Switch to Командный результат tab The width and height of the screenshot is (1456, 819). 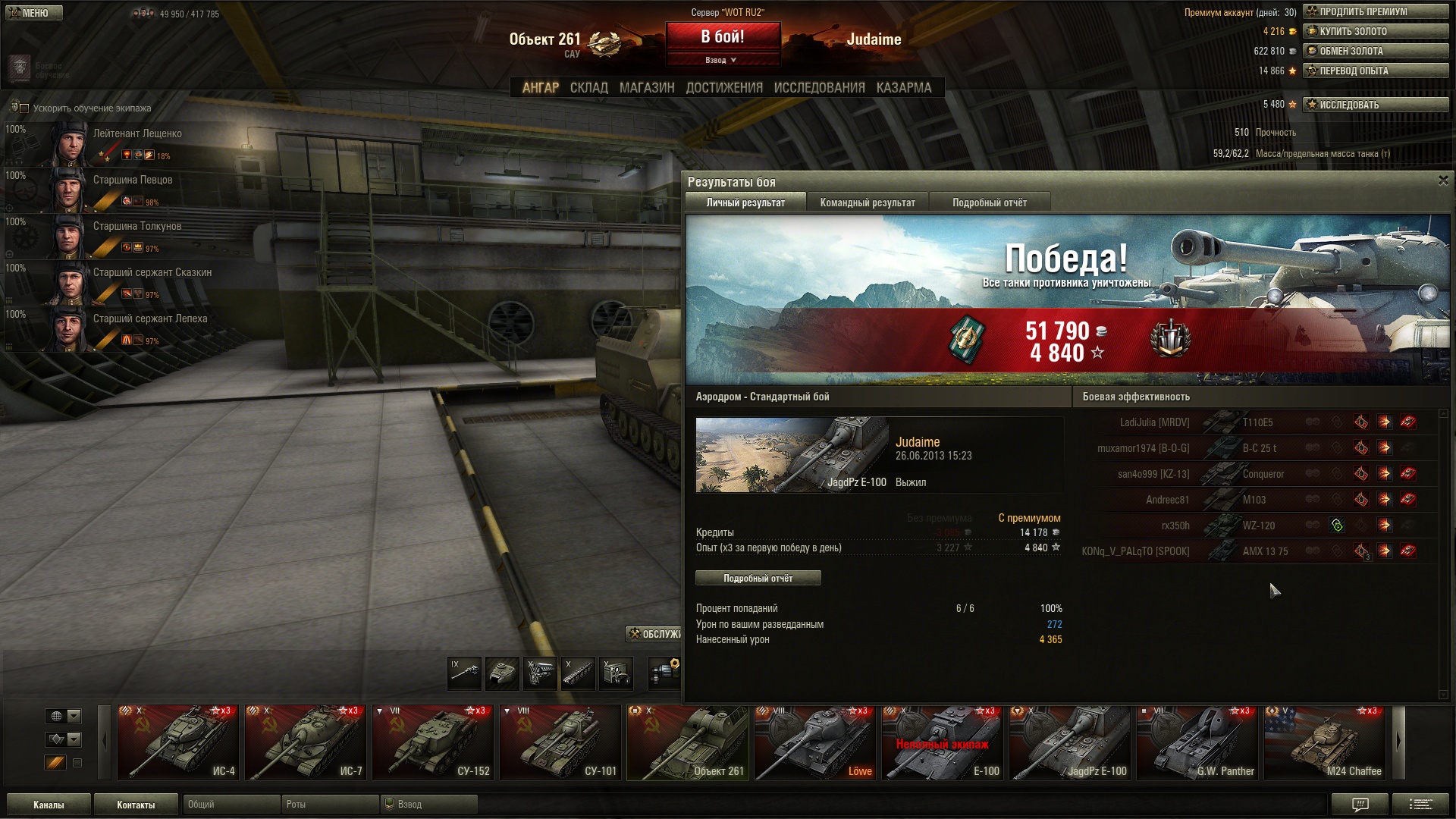pos(867,202)
